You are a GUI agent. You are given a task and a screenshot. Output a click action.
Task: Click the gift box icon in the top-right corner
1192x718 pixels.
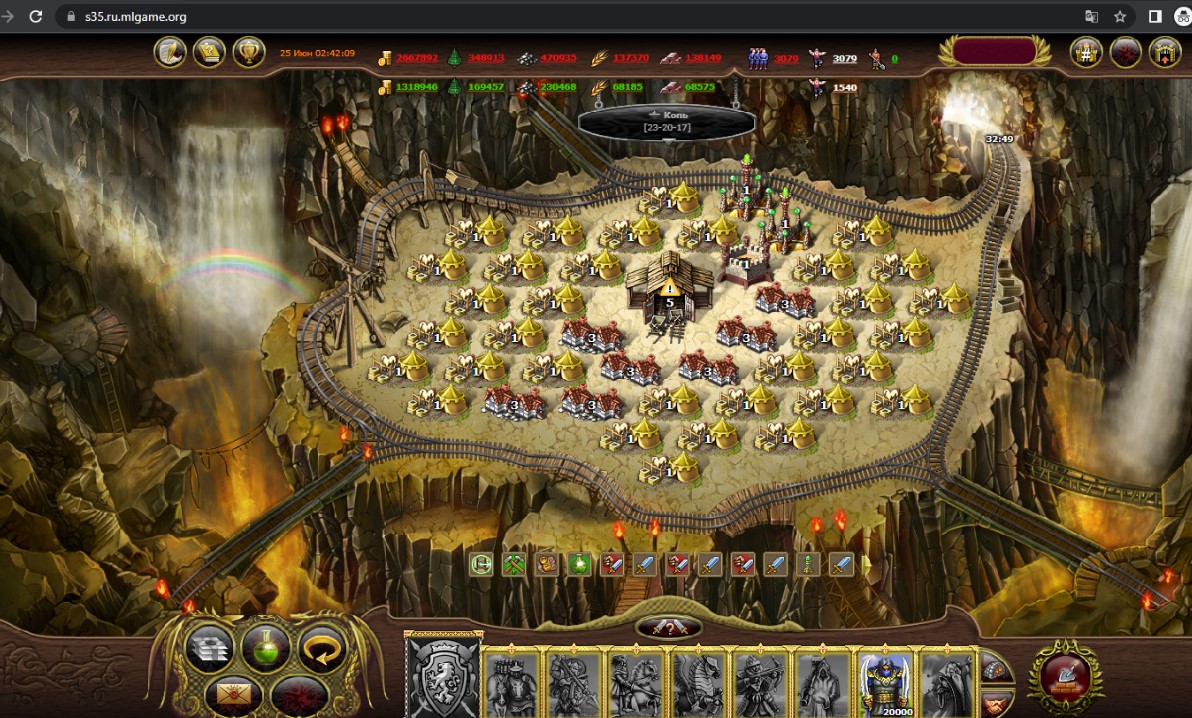click(1165, 52)
